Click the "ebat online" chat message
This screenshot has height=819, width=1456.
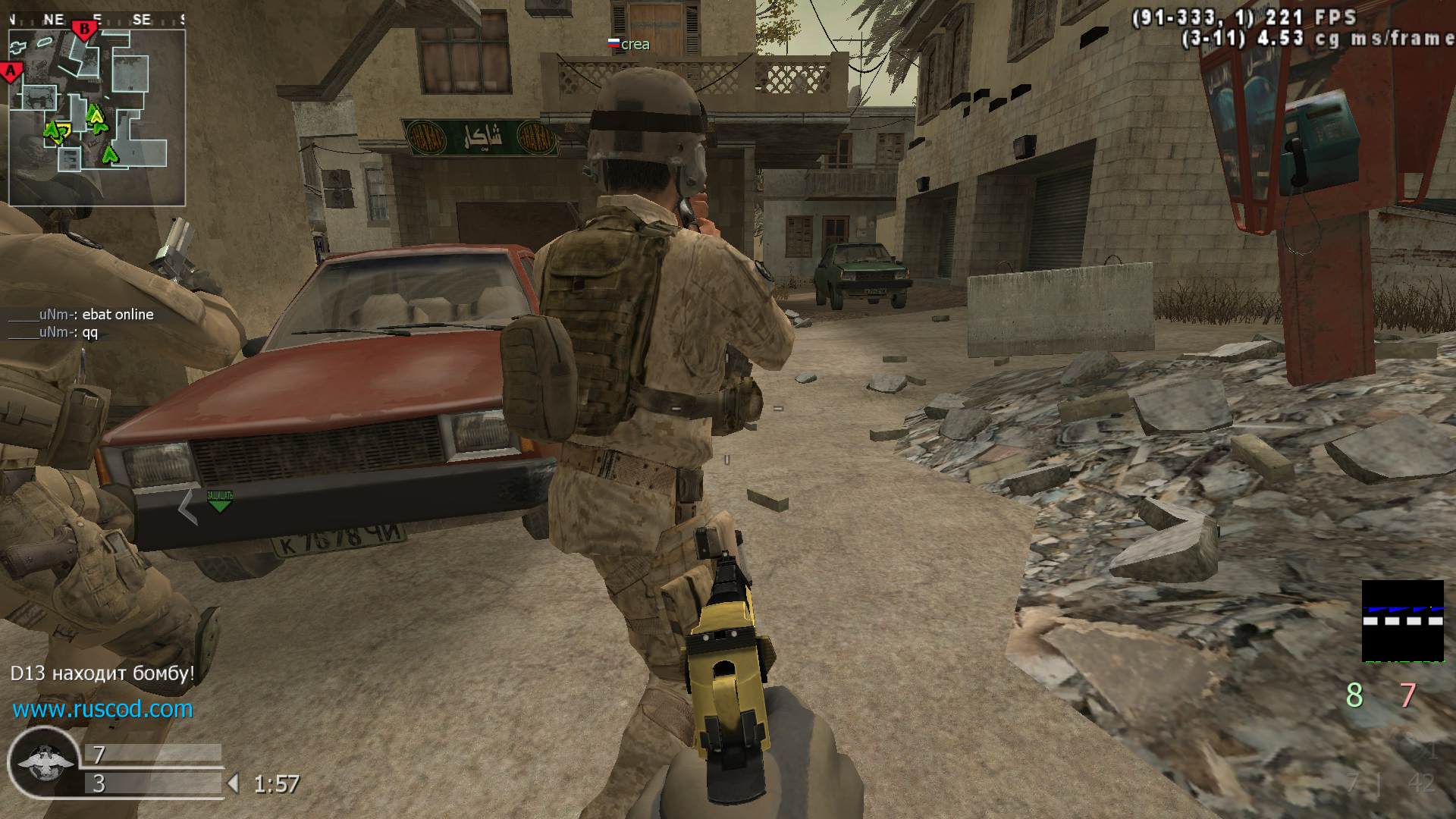tap(81, 314)
